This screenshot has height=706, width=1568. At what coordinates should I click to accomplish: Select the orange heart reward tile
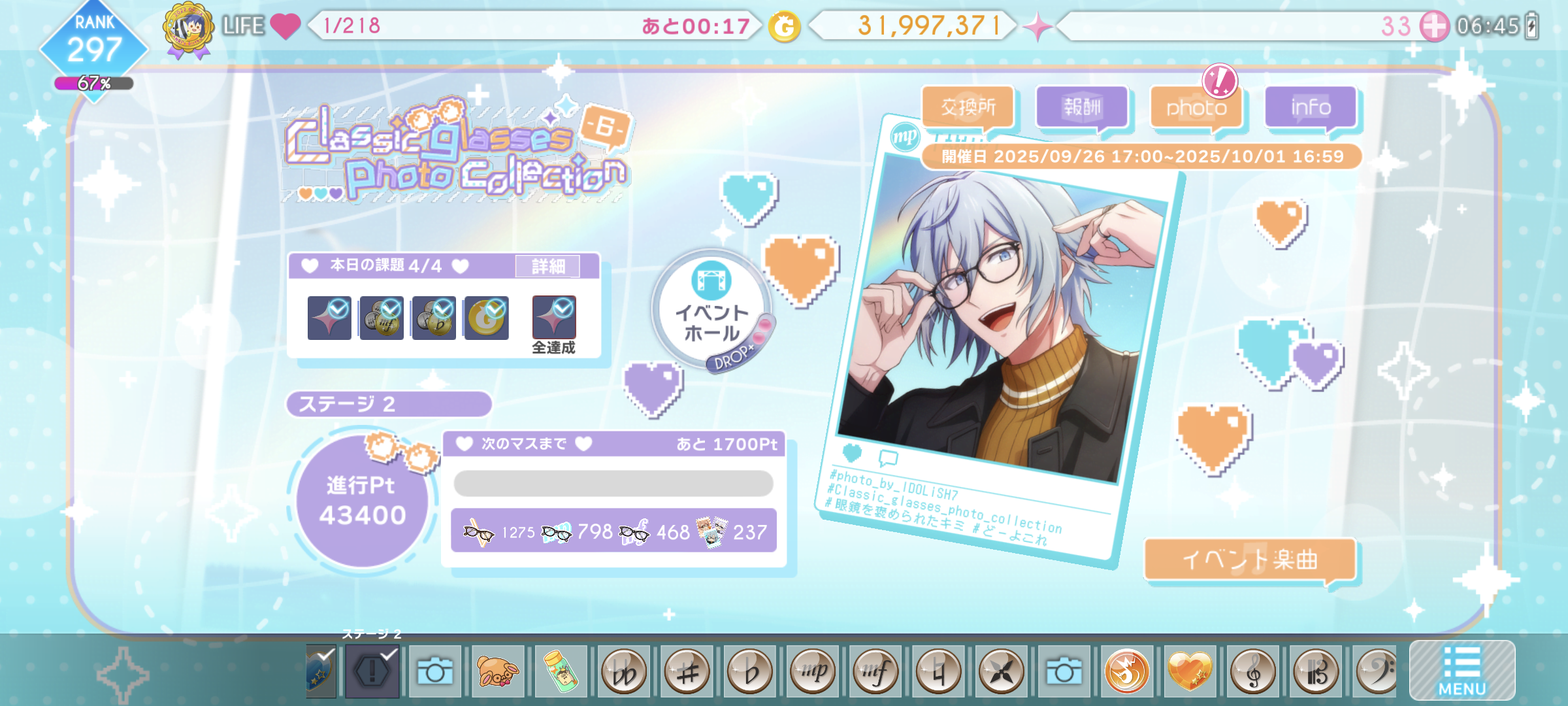click(1189, 671)
